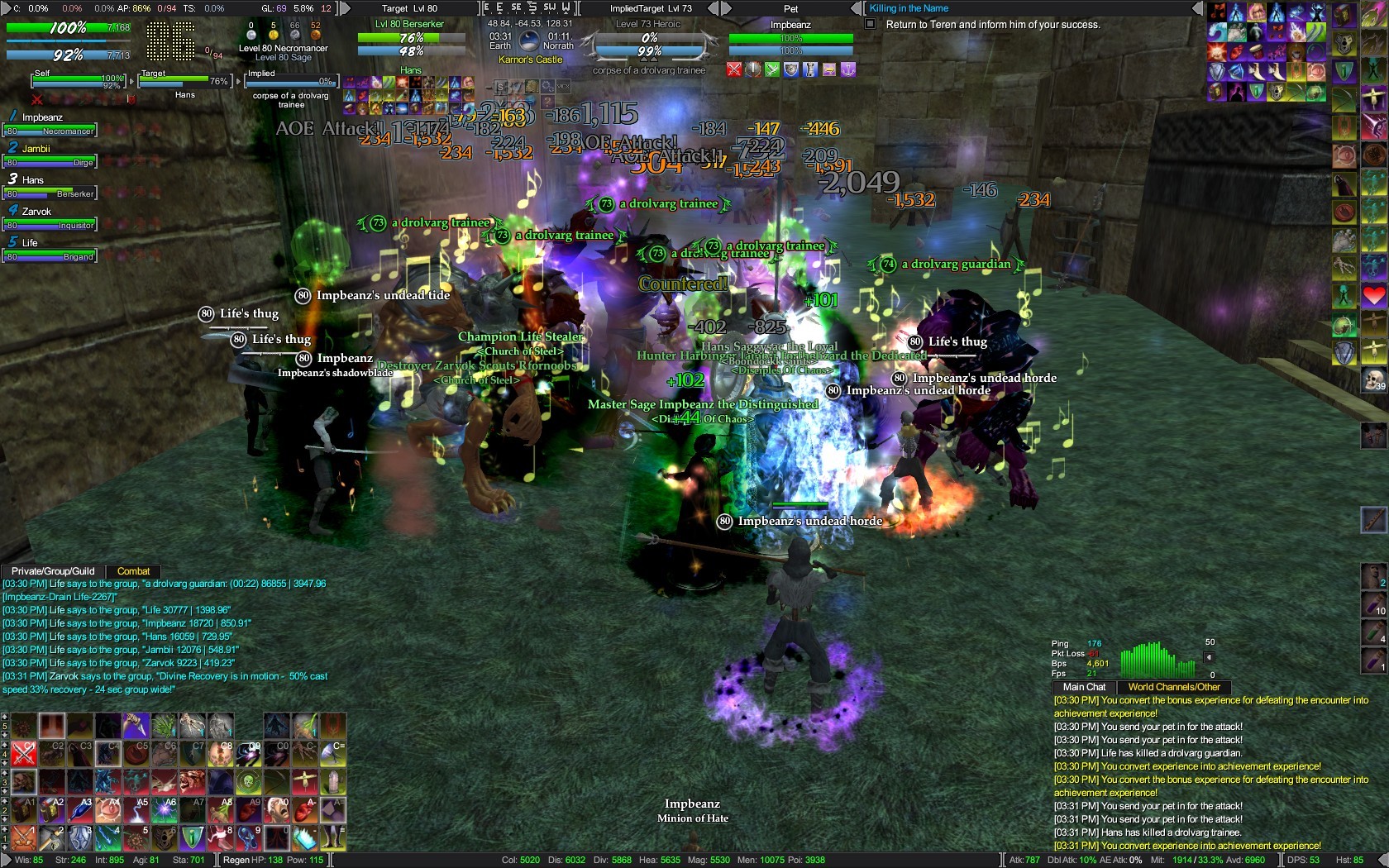Click the red heart icon on right bar

coord(1374,296)
